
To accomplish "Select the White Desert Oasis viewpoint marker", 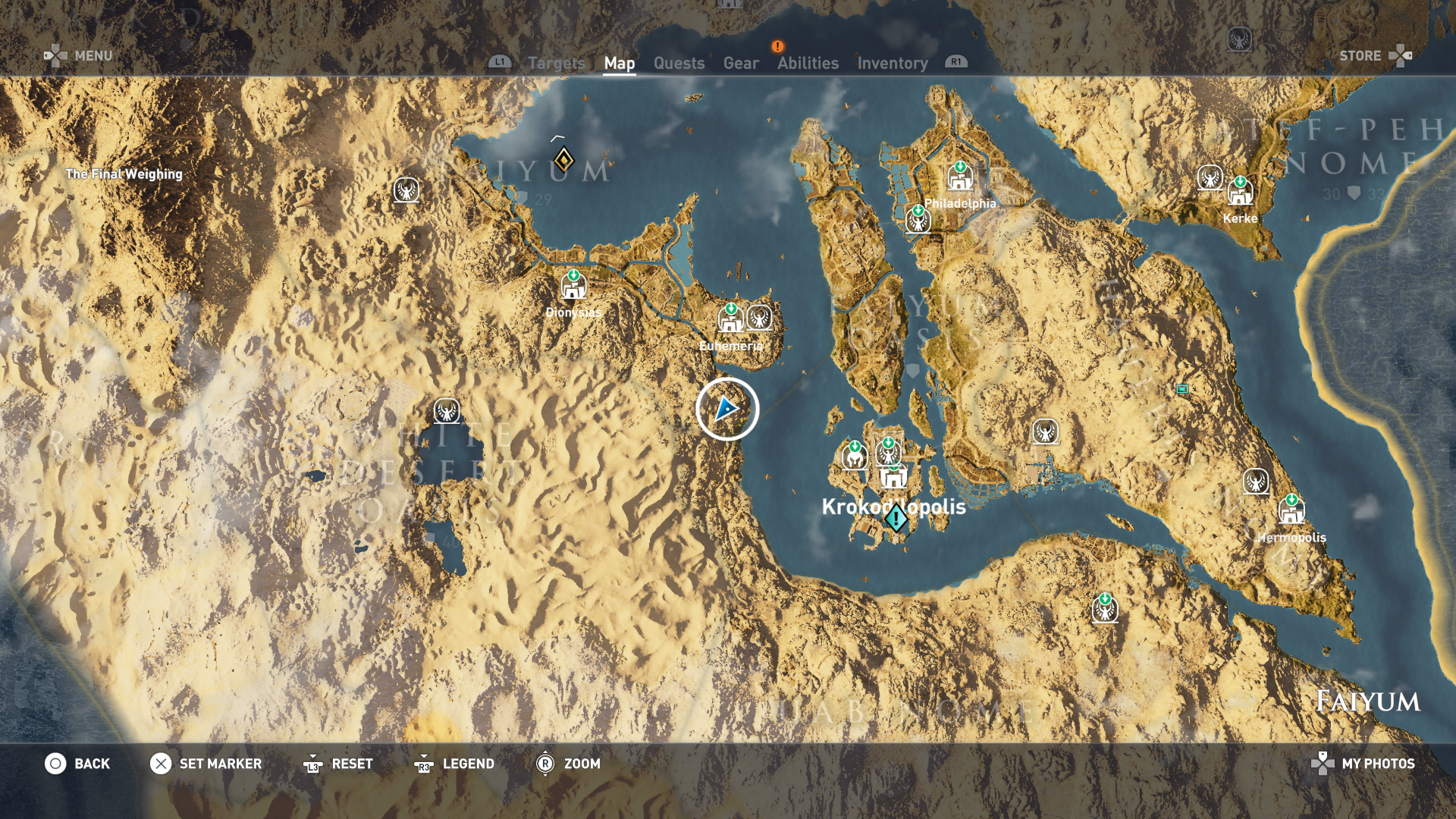I will (x=447, y=411).
